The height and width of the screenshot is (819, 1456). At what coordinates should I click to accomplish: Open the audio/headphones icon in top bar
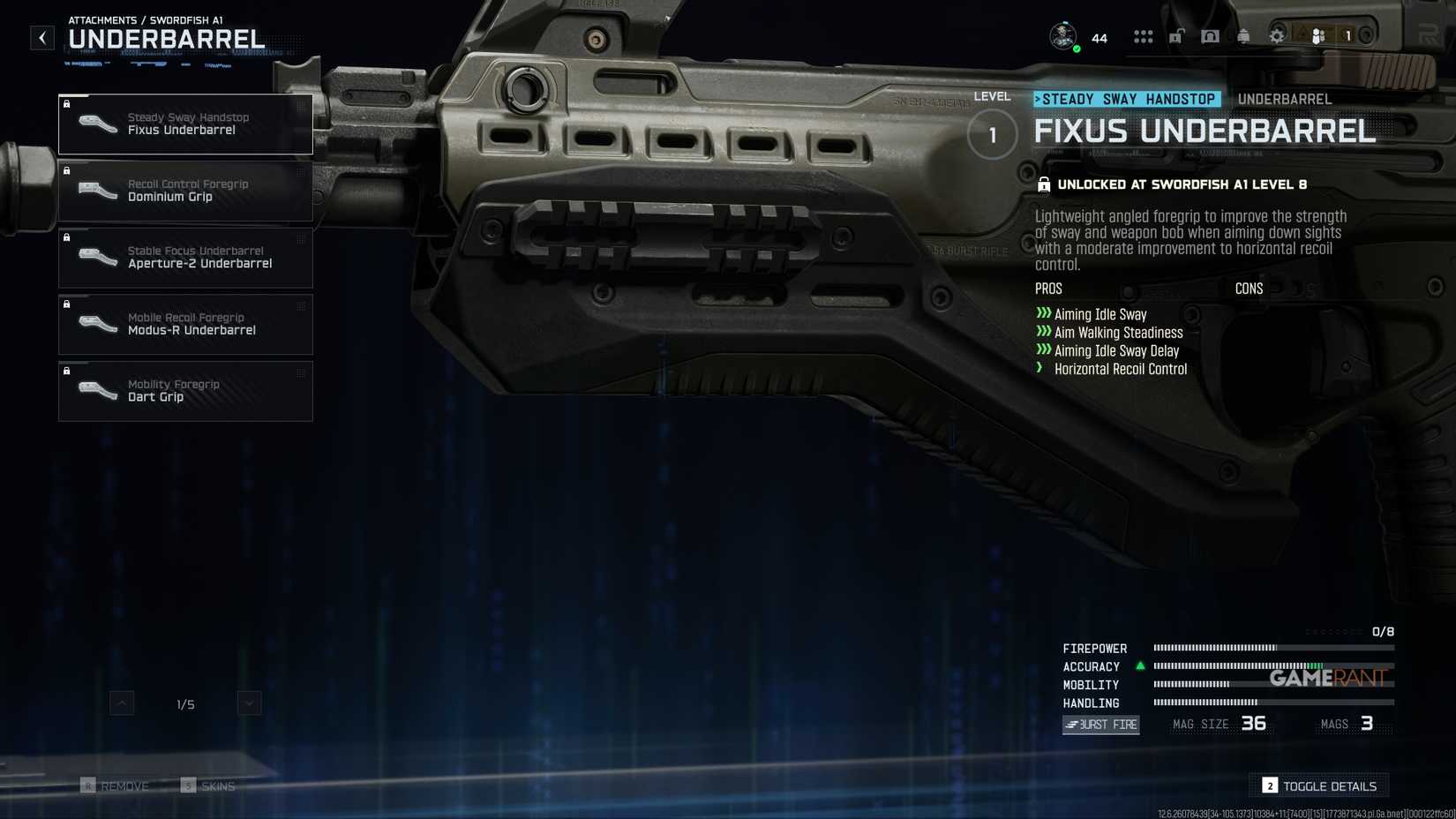pyautogui.click(x=1210, y=36)
